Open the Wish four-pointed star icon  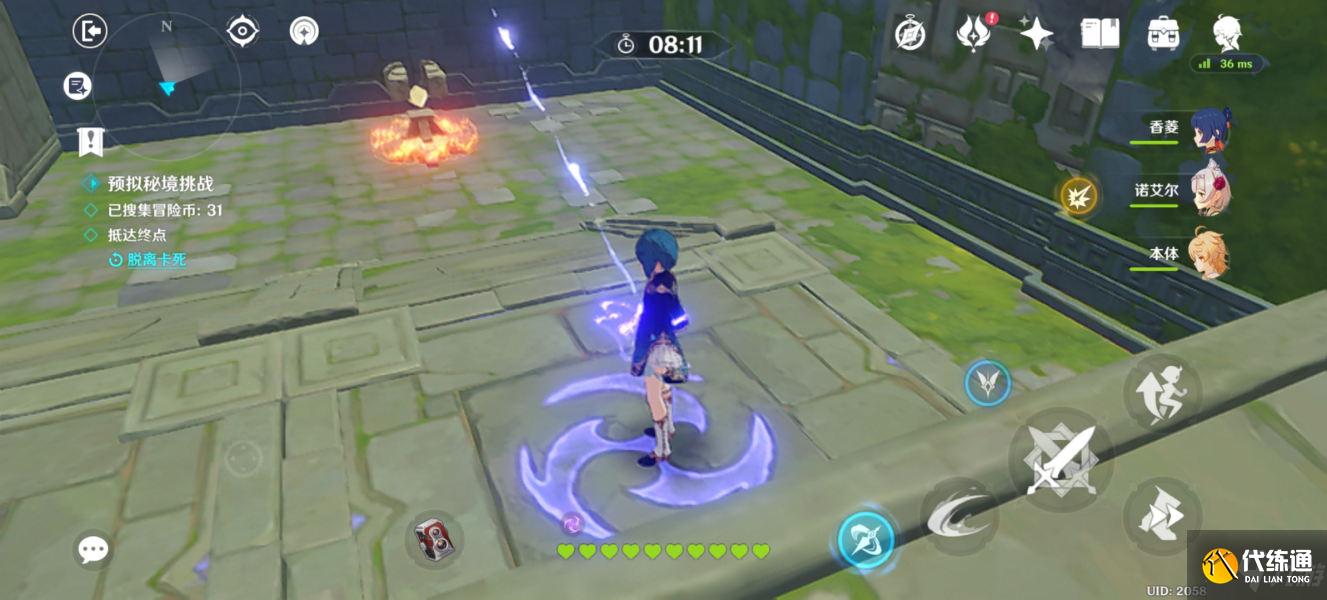(x=1036, y=34)
